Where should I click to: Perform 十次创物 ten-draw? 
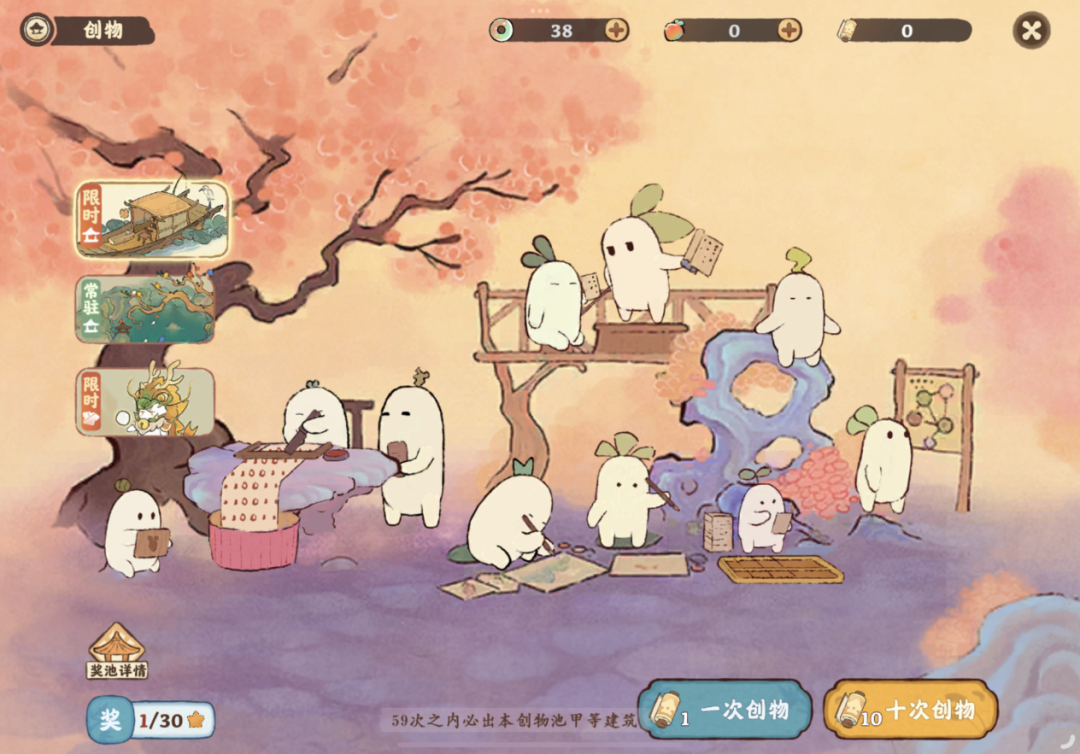(910, 710)
